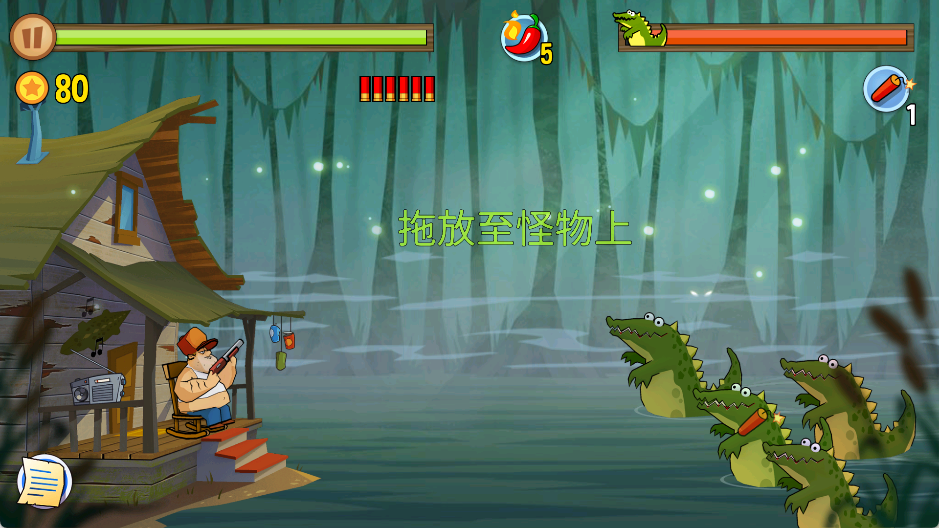Pause the game with the wooden button
Viewport: 939px width, 528px height.
pyautogui.click(x=32, y=37)
